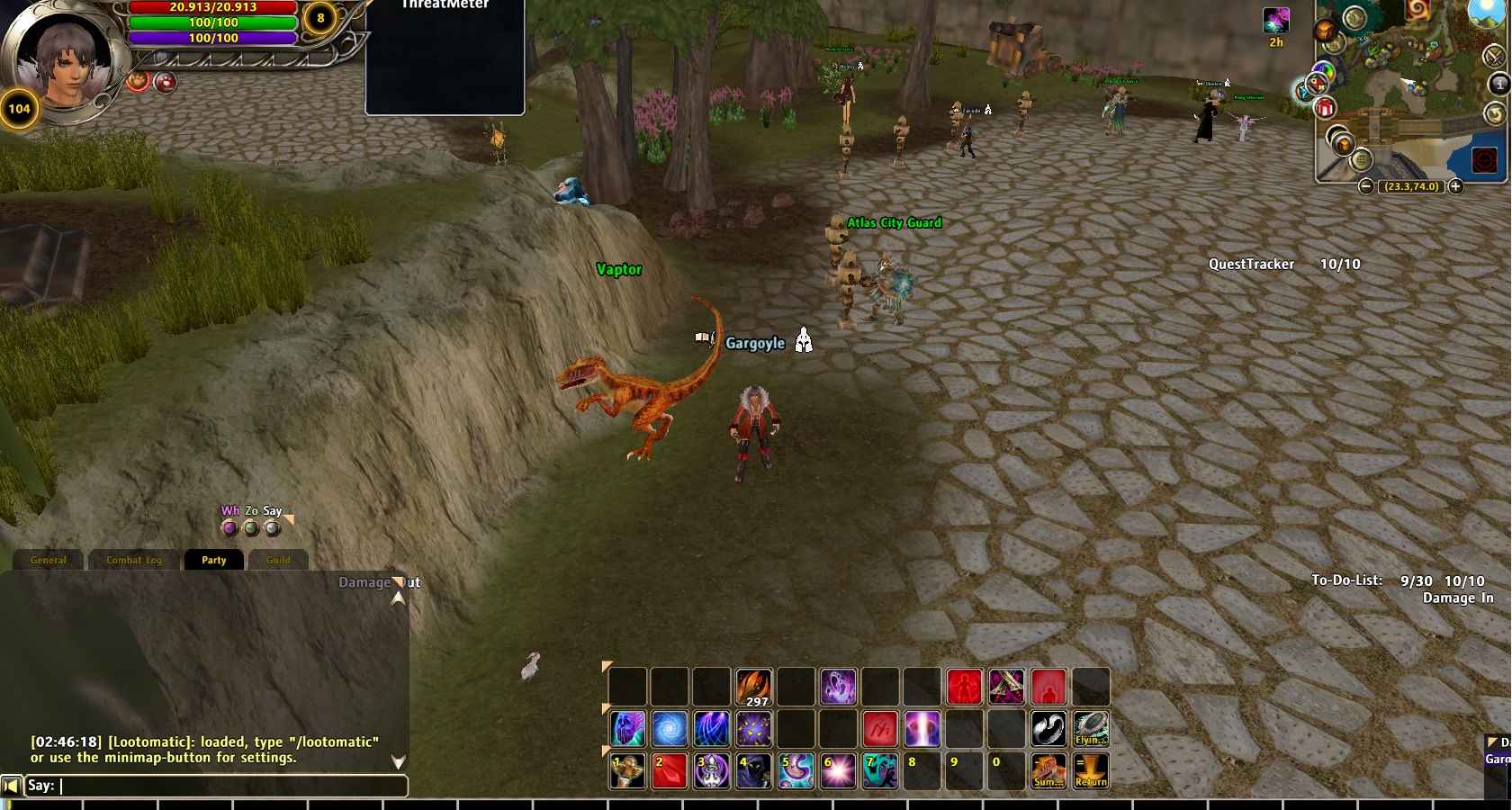
Task: Cast the hooded shadow figure skill in slot 4
Action: point(754,771)
